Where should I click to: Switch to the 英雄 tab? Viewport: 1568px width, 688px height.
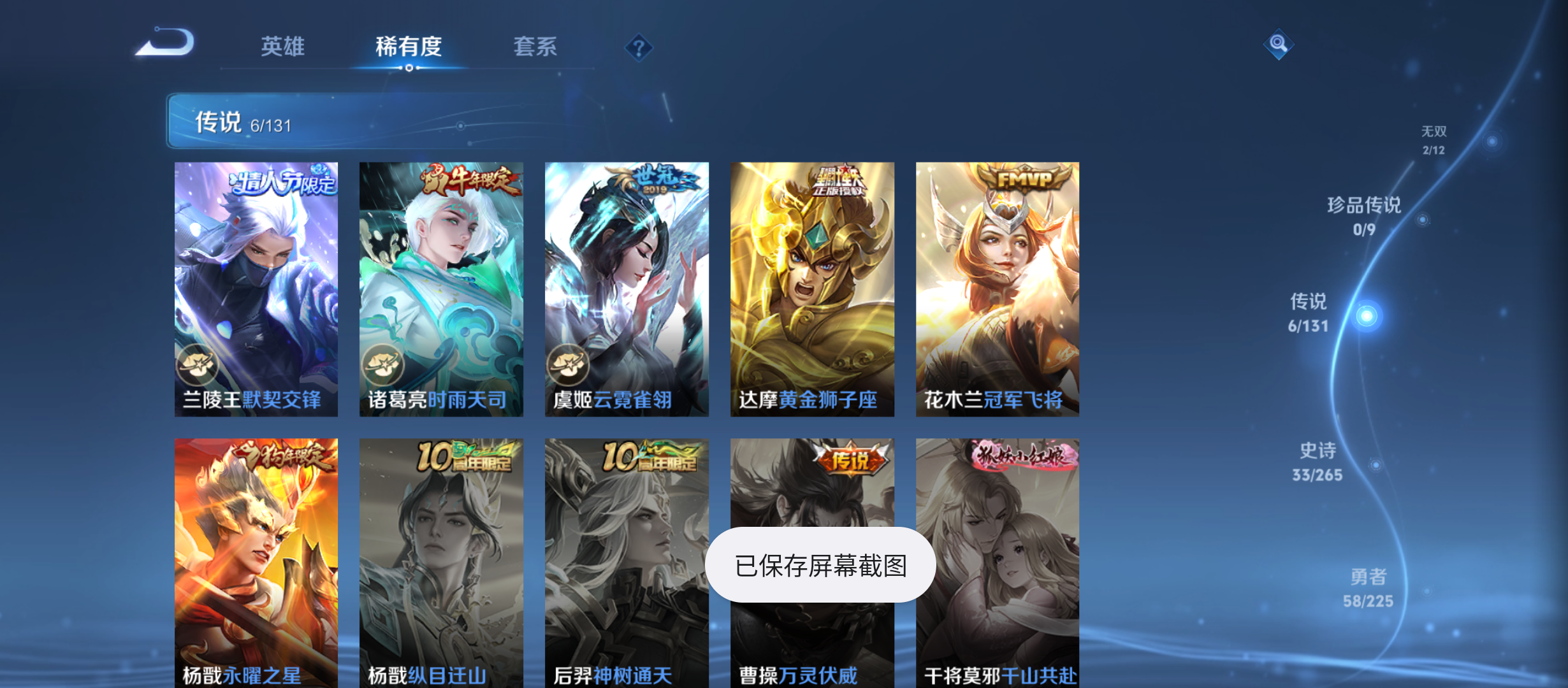[x=282, y=47]
